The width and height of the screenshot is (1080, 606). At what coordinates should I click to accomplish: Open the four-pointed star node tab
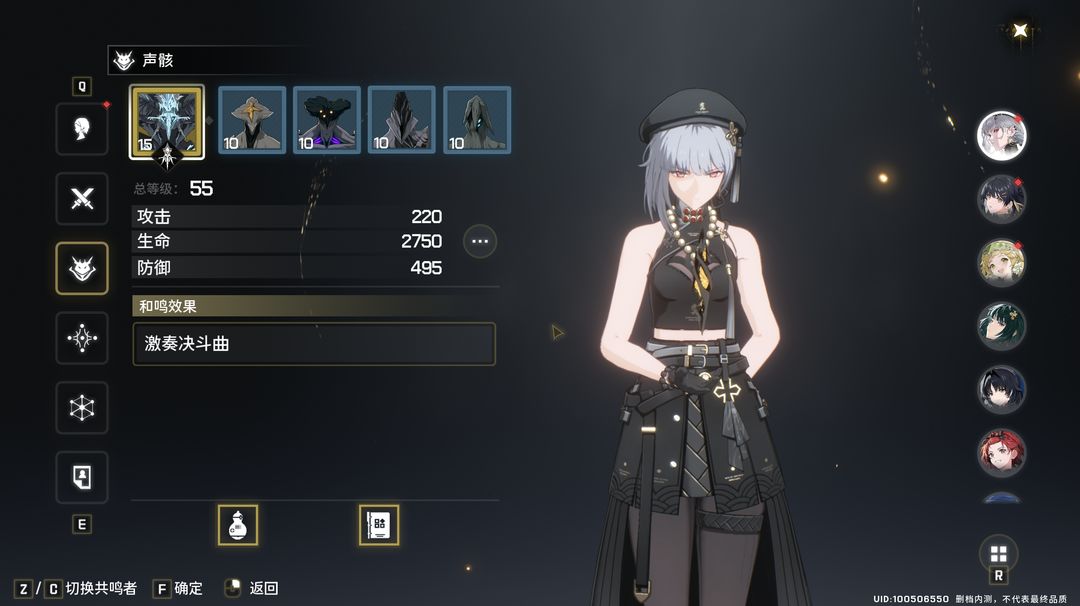[x=82, y=338]
